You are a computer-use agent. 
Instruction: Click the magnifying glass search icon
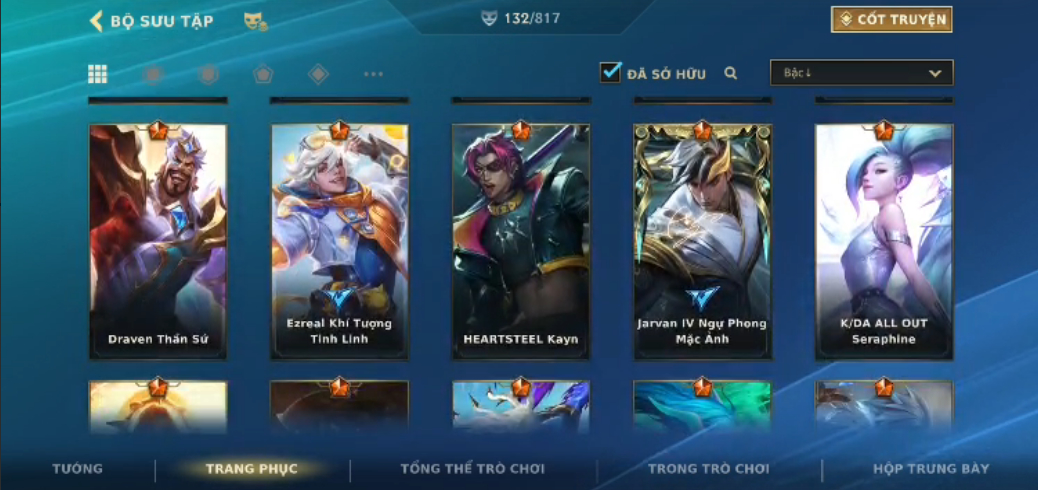point(731,73)
